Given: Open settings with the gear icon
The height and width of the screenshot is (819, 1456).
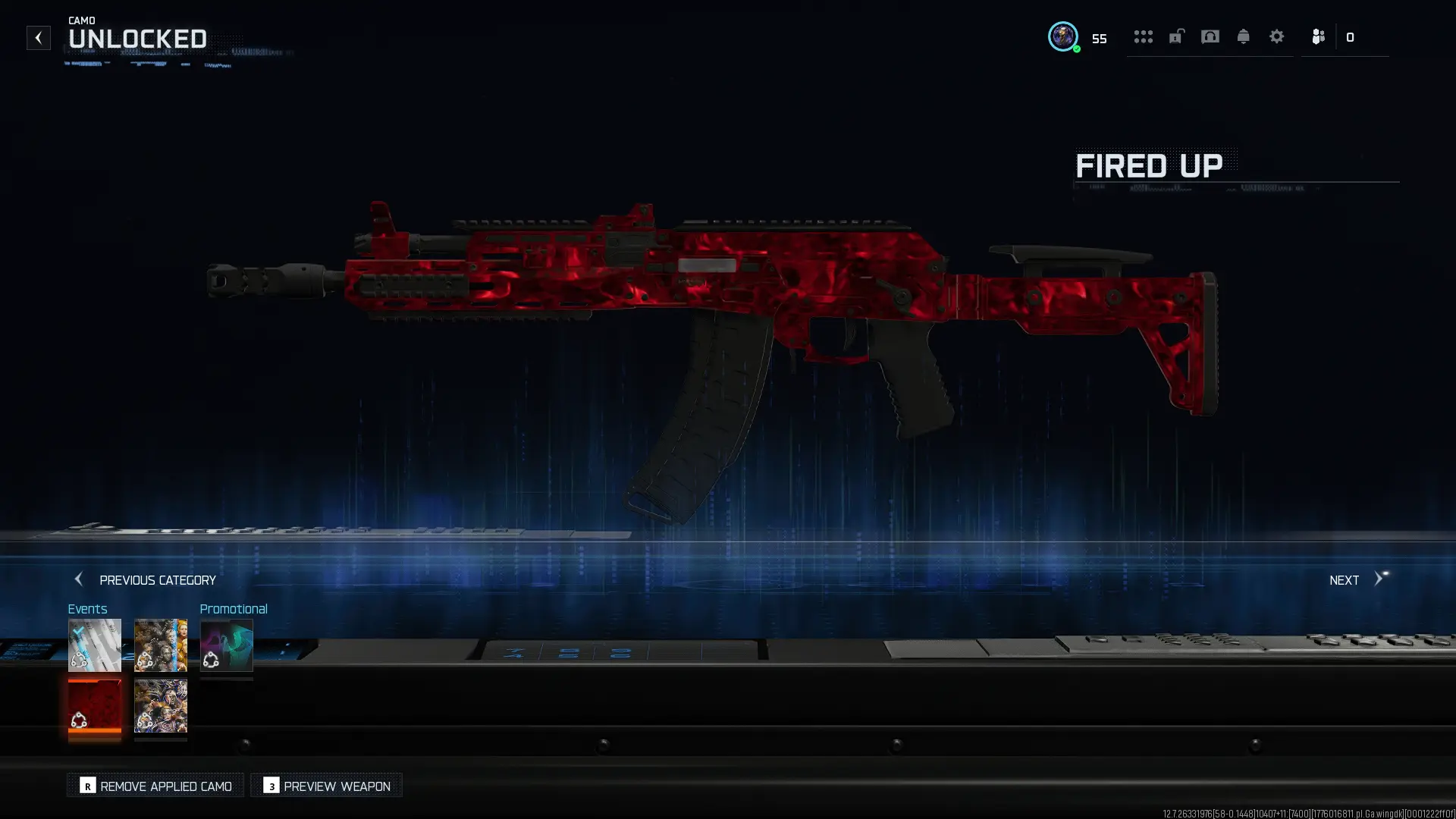Looking at the screenshot, I should (1276, 36).
